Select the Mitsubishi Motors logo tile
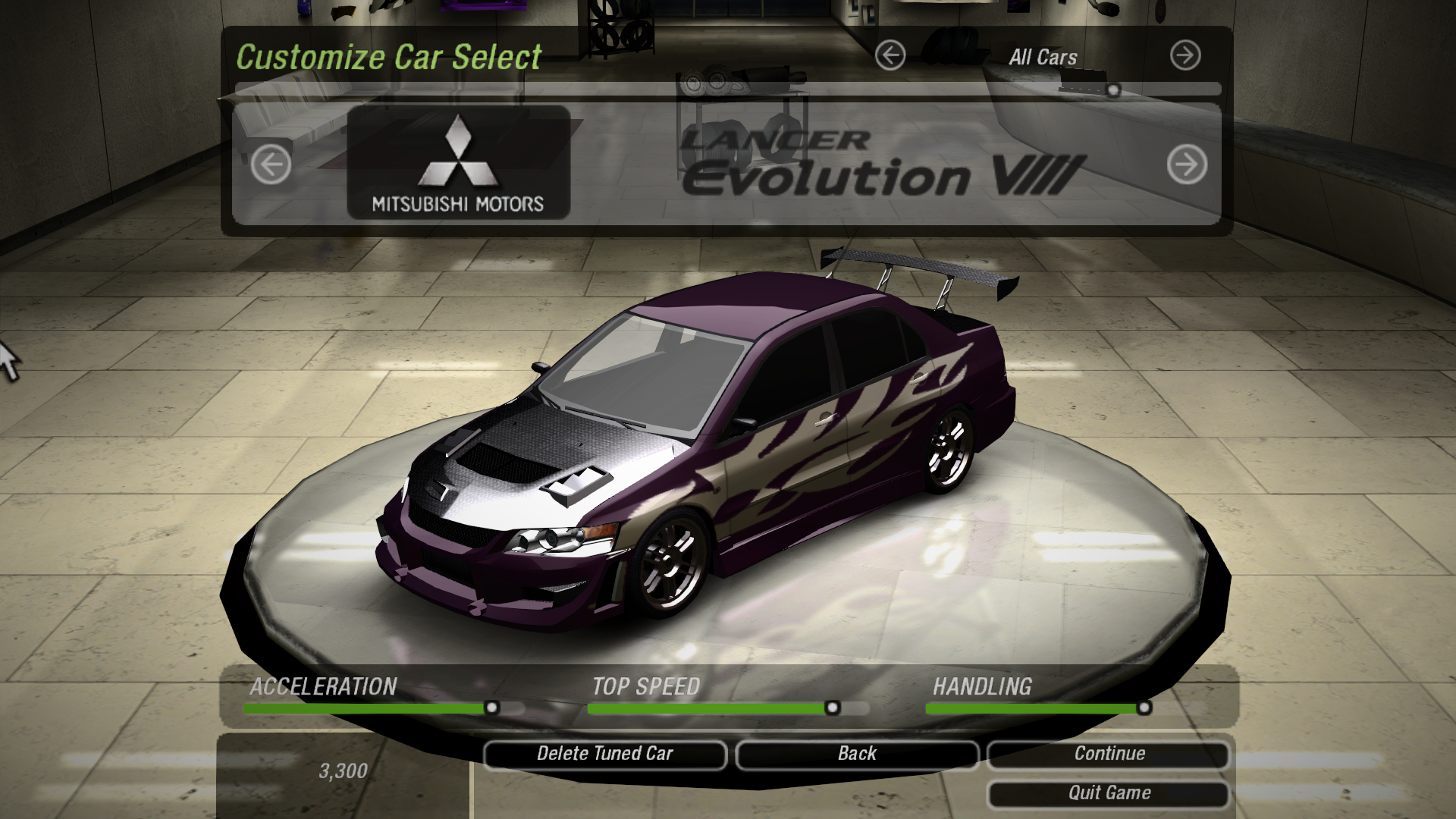Viewport: 1456px width, 819px height. (x=458, y=162)
